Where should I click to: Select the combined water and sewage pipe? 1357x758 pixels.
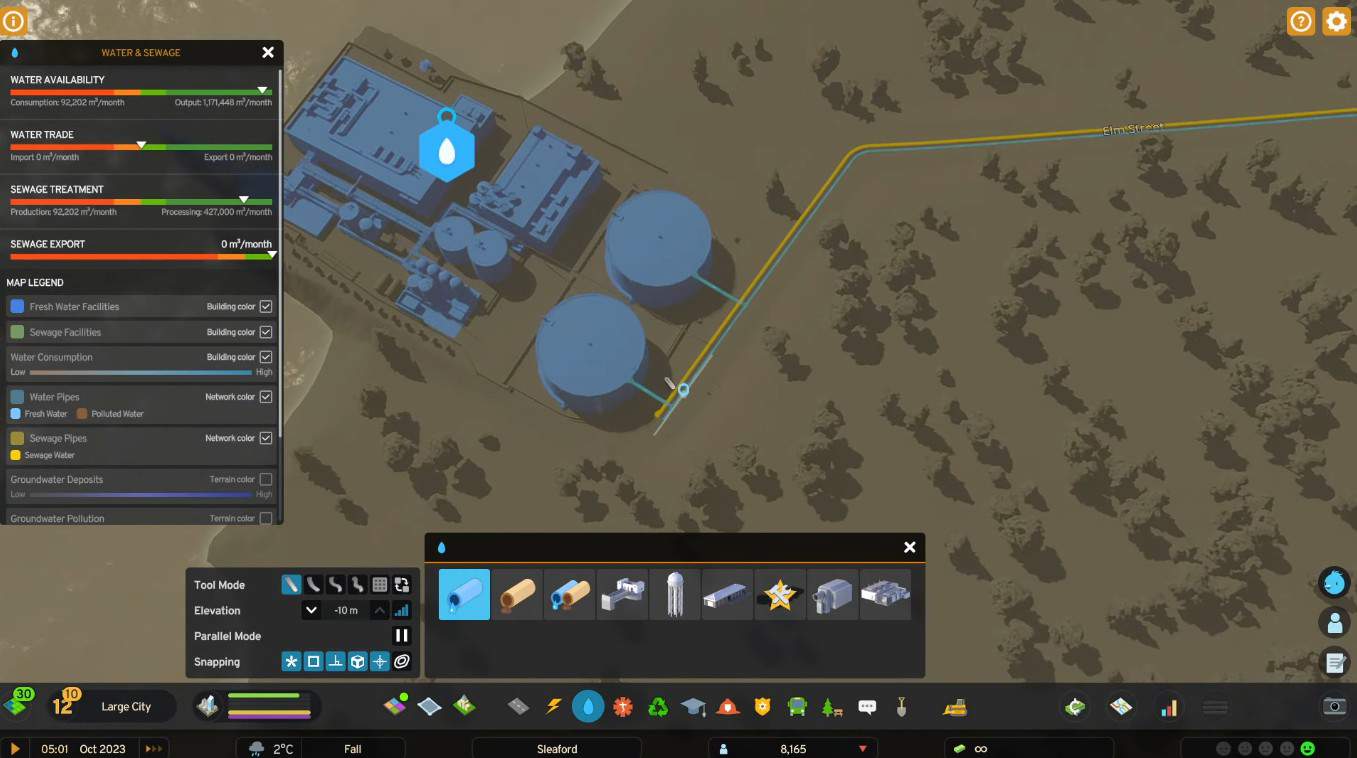pyautogui.click(x=570, y=594)
